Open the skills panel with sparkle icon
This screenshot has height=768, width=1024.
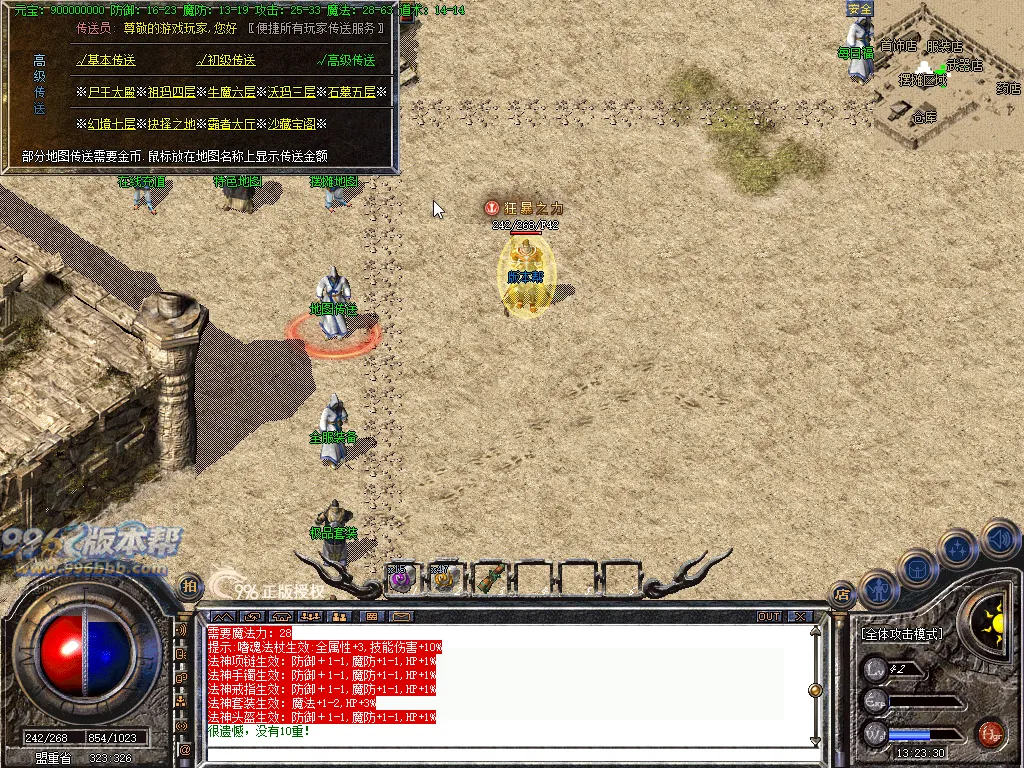point(957,548)
